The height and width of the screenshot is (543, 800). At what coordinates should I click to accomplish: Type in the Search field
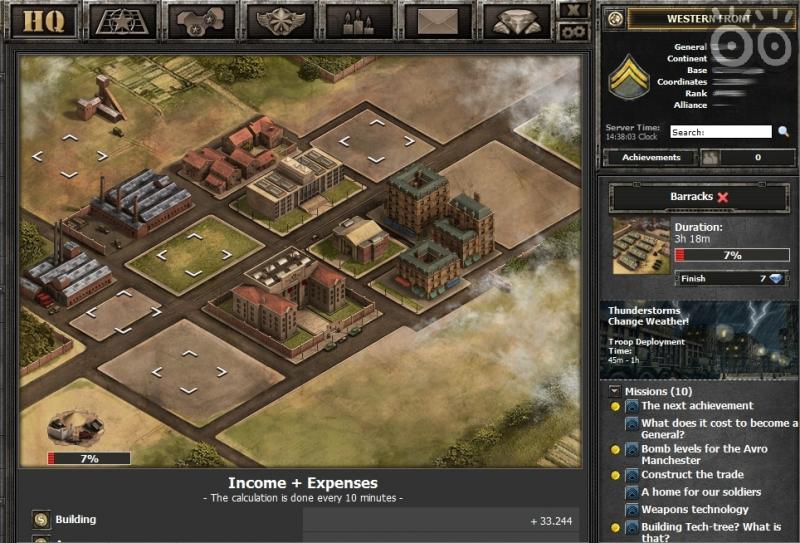pyautogui.click(x=720, y=132)
